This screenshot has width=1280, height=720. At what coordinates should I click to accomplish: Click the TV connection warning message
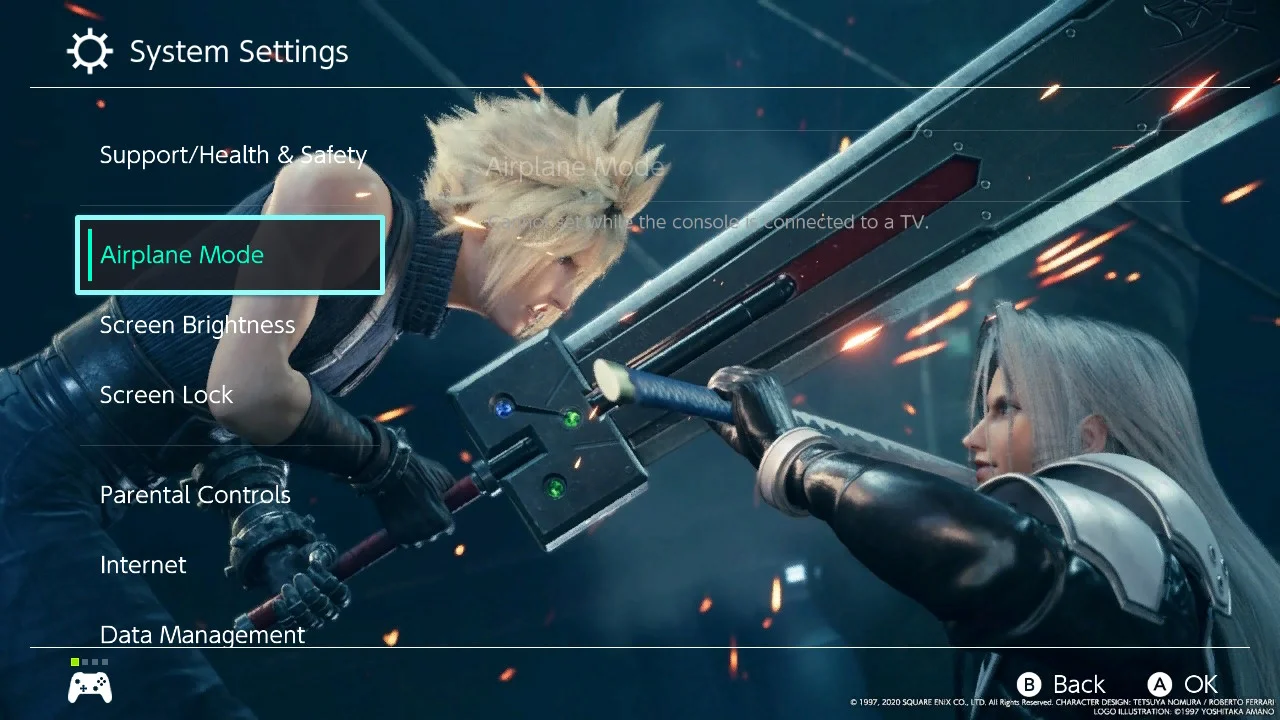[708, 222]
